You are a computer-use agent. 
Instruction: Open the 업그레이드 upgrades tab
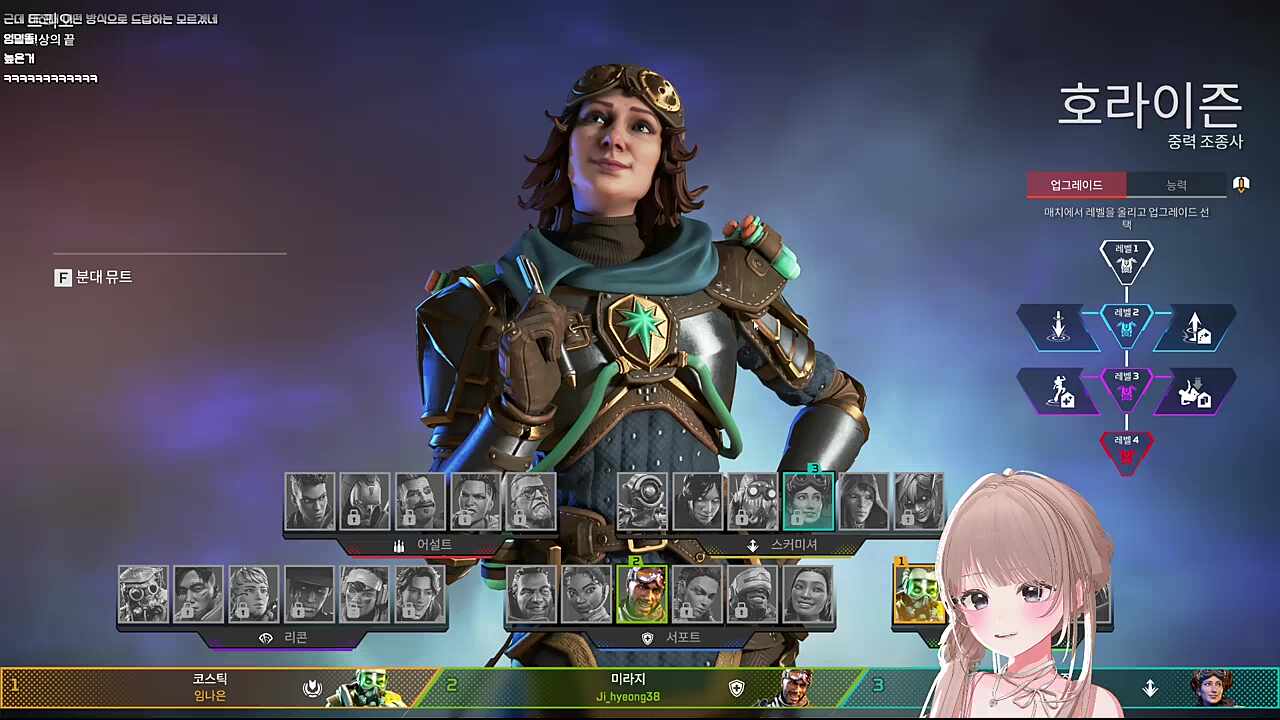pos(1076,185)
